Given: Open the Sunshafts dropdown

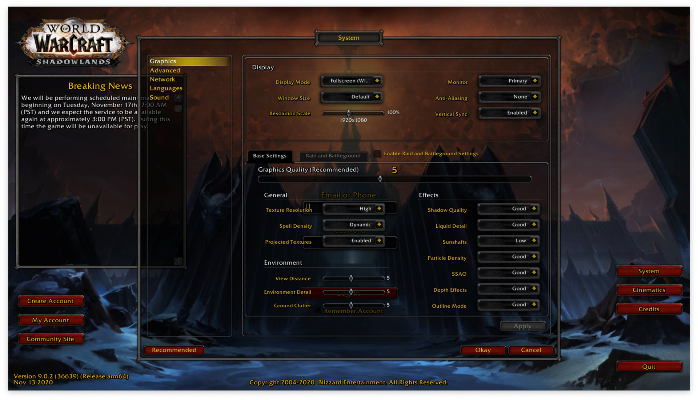Looking at the screenshot, I should [x=509, y=241].
